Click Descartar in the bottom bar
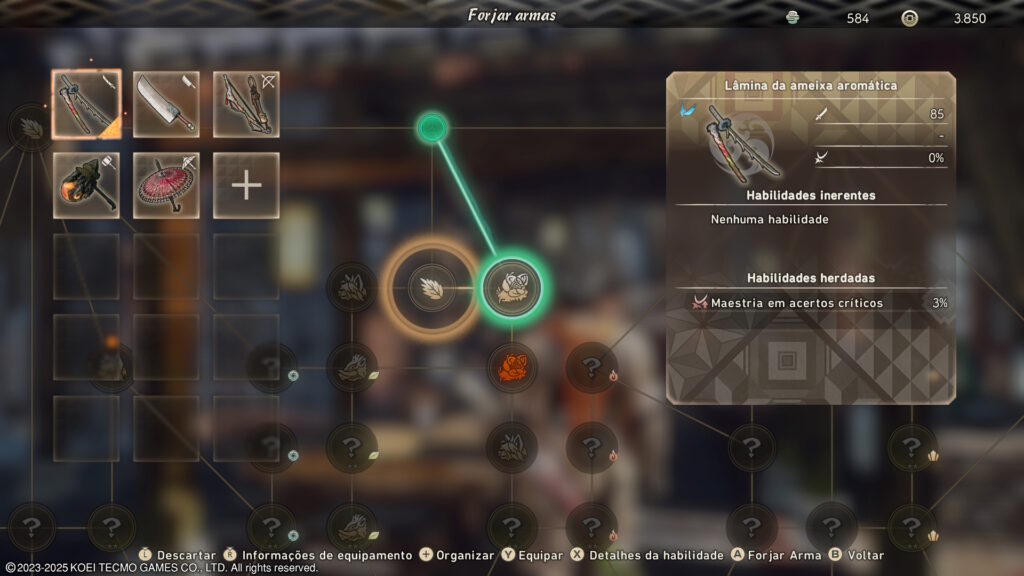The width and height of the screenshot is (1024, 576). click(x=187, y=555)
